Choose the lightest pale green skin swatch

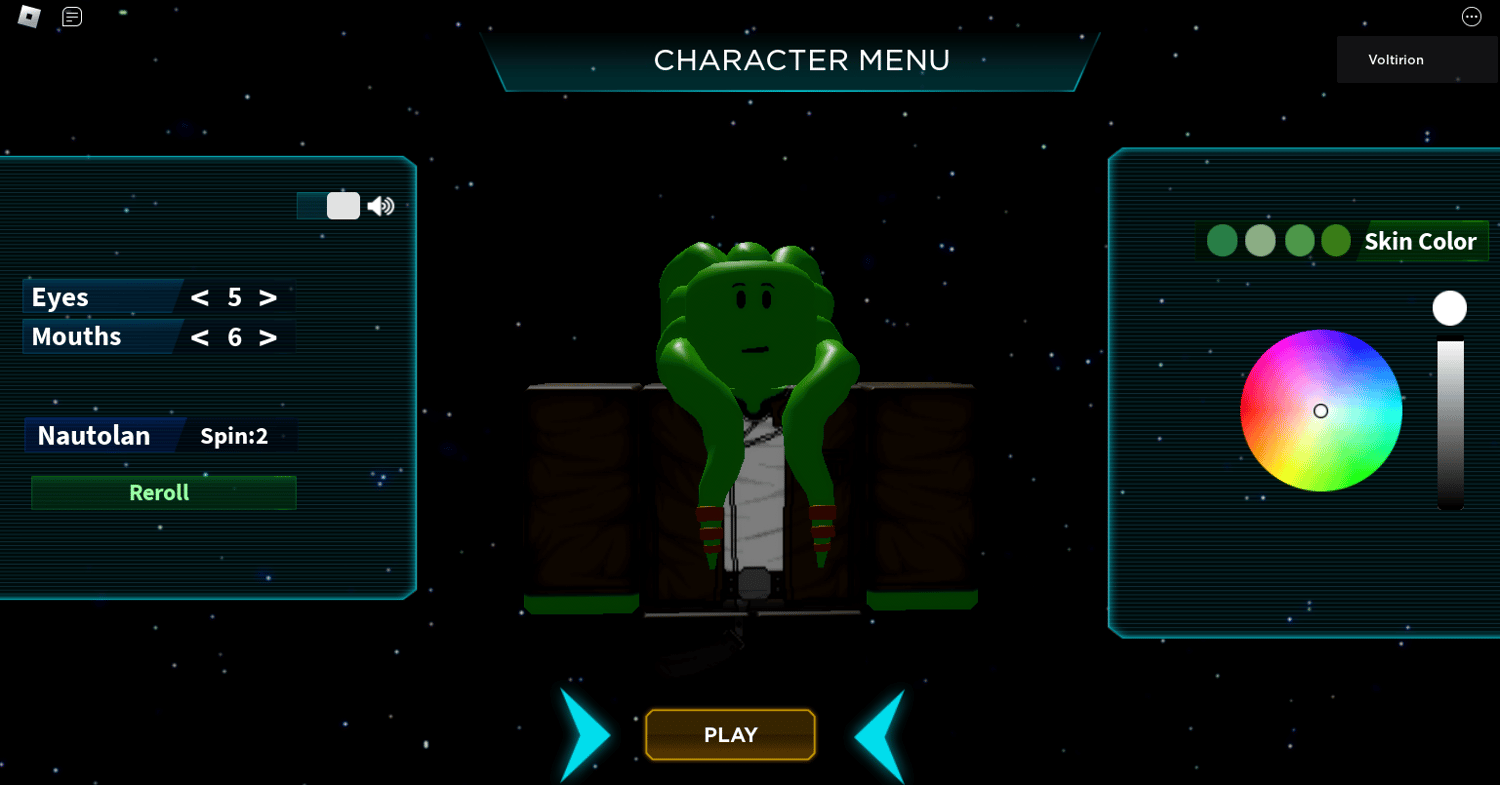1260,241
